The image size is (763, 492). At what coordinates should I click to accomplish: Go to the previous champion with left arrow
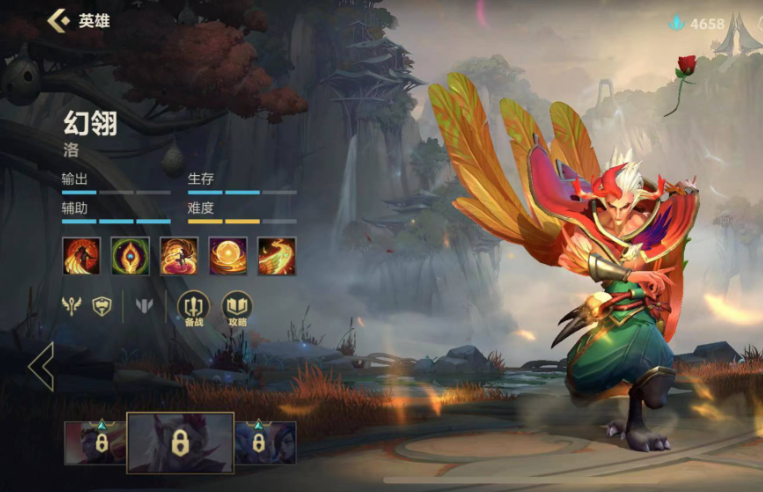41,367
